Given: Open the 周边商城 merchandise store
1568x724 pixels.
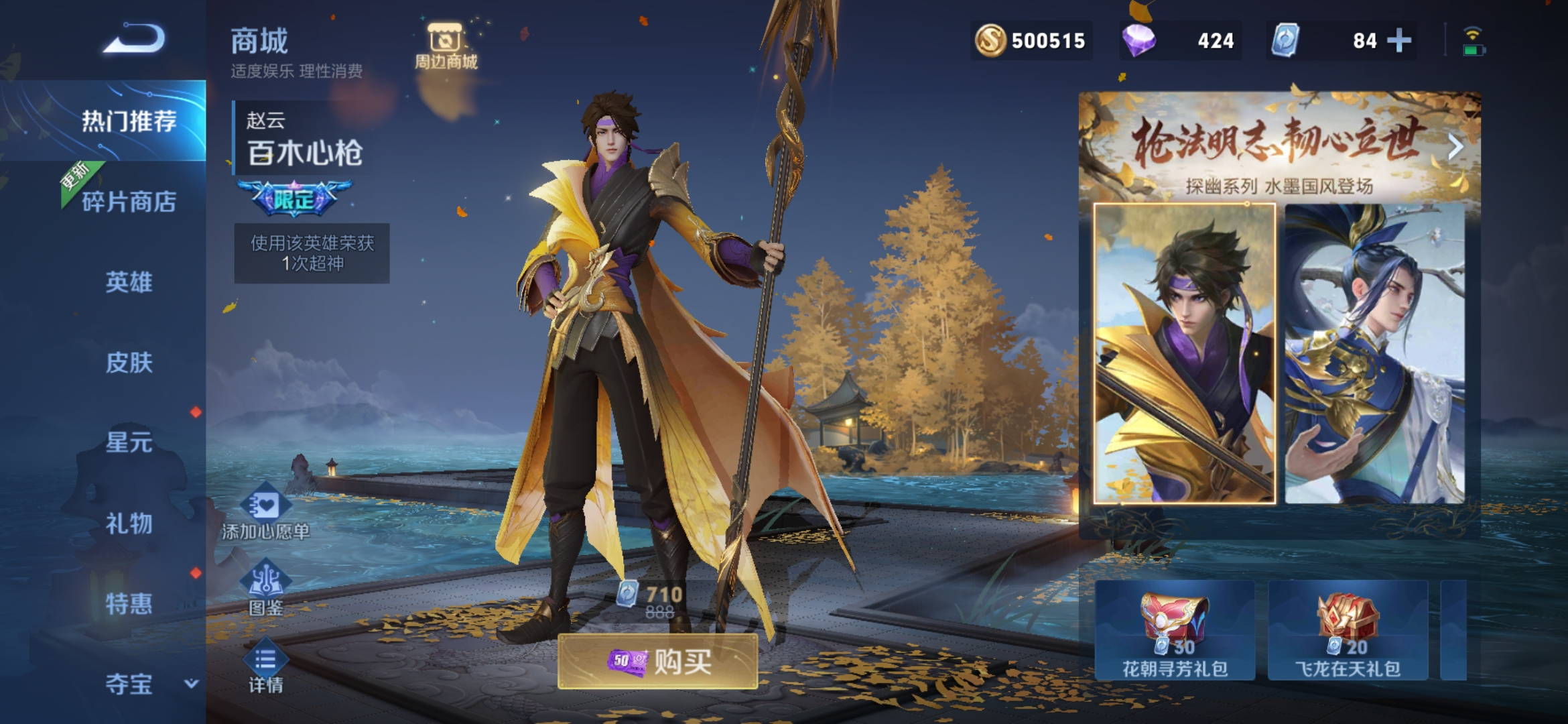Looking at the screenshot, I should 446,47.
